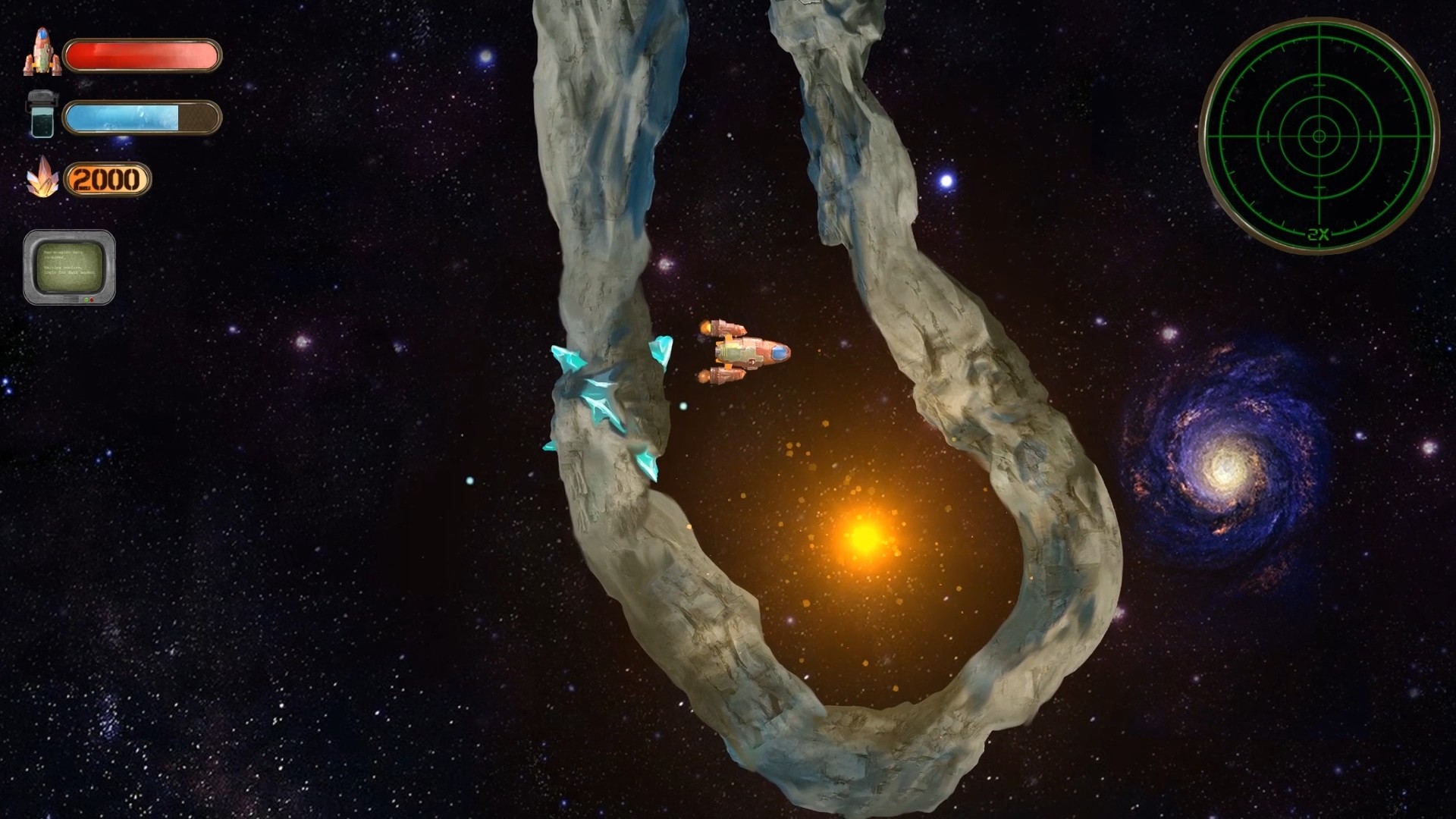Expand the ship status panel
Image resolution: width=1456 pixels, height=819 pixels.
(x=143, y=55)
